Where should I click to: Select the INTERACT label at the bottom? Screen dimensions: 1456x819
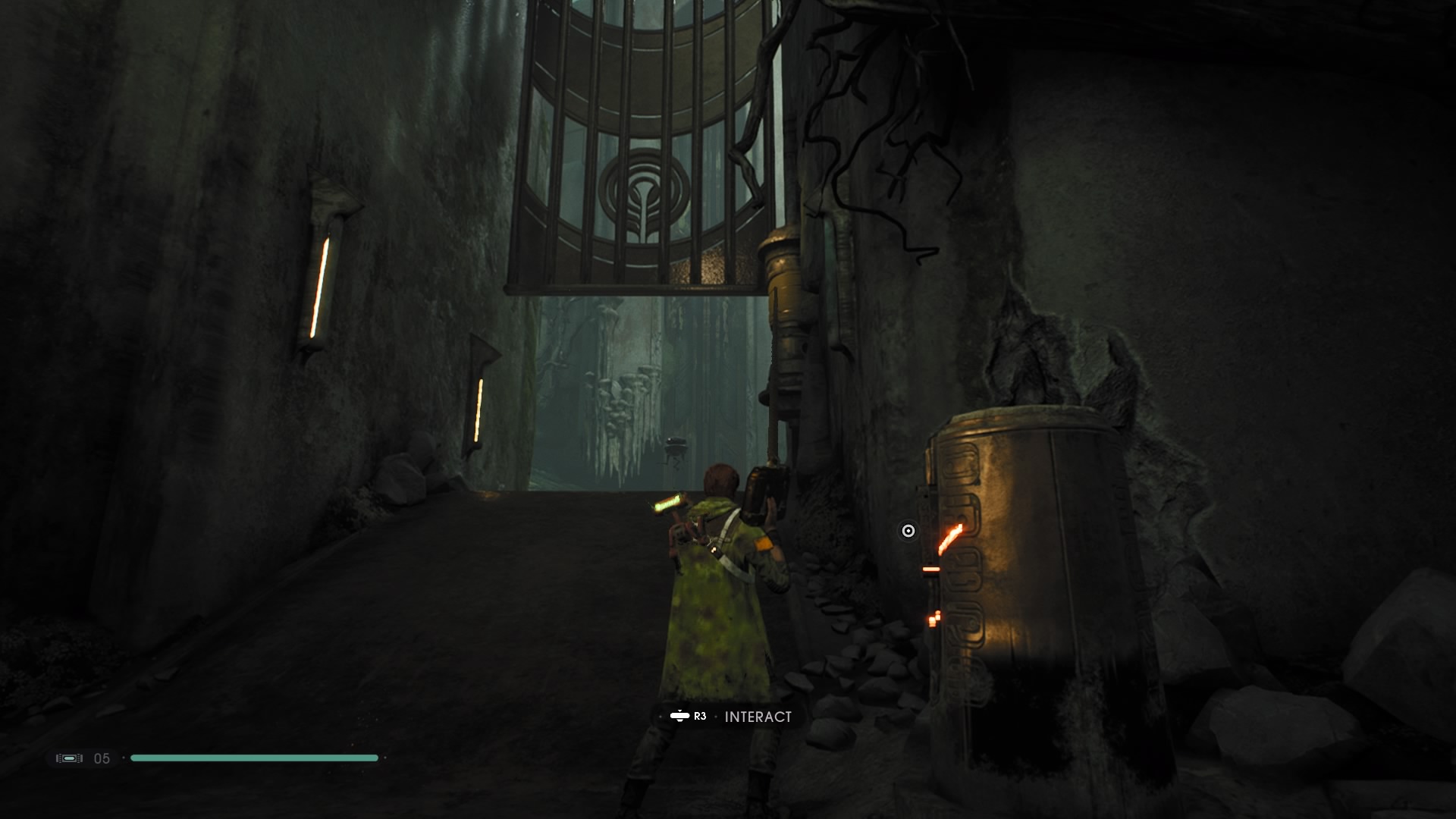point(758,716)
